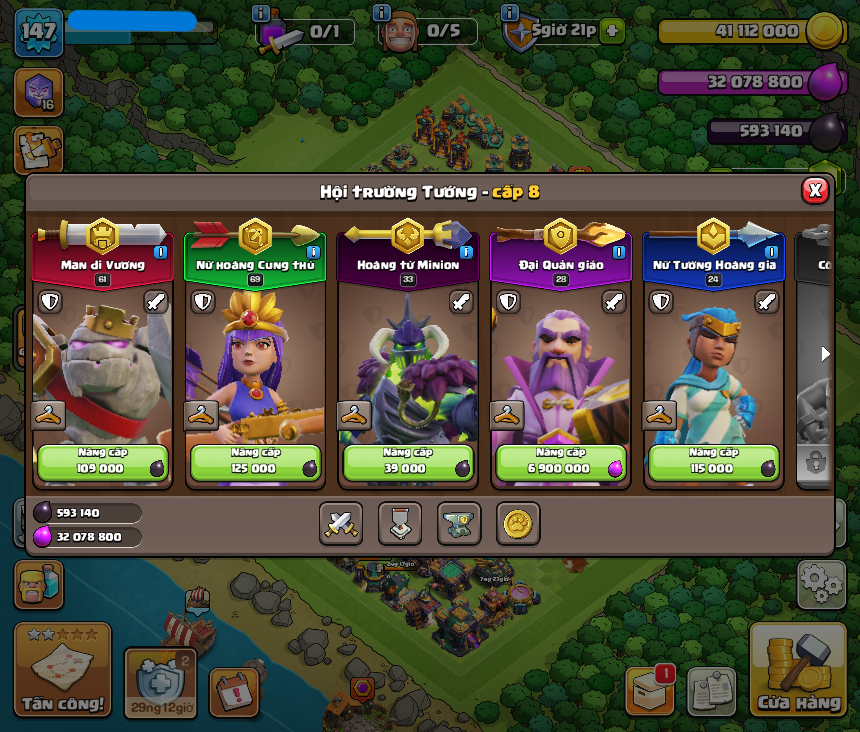Open the settings gear
Image resolution: width=860 pixels, height=732 pixels.
821,584
